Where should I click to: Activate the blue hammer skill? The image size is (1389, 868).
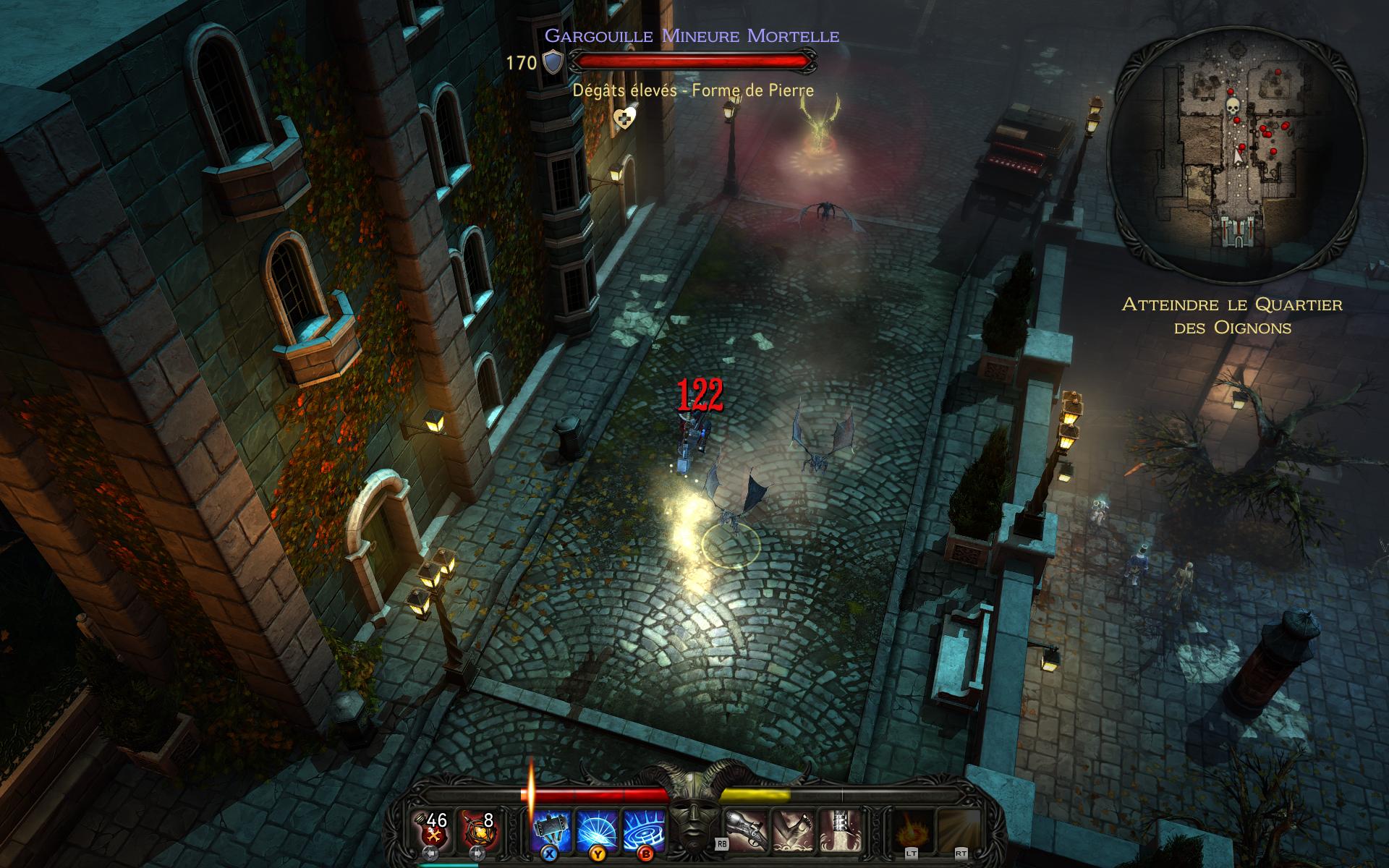pyautogui.click(x=552, y=830)
